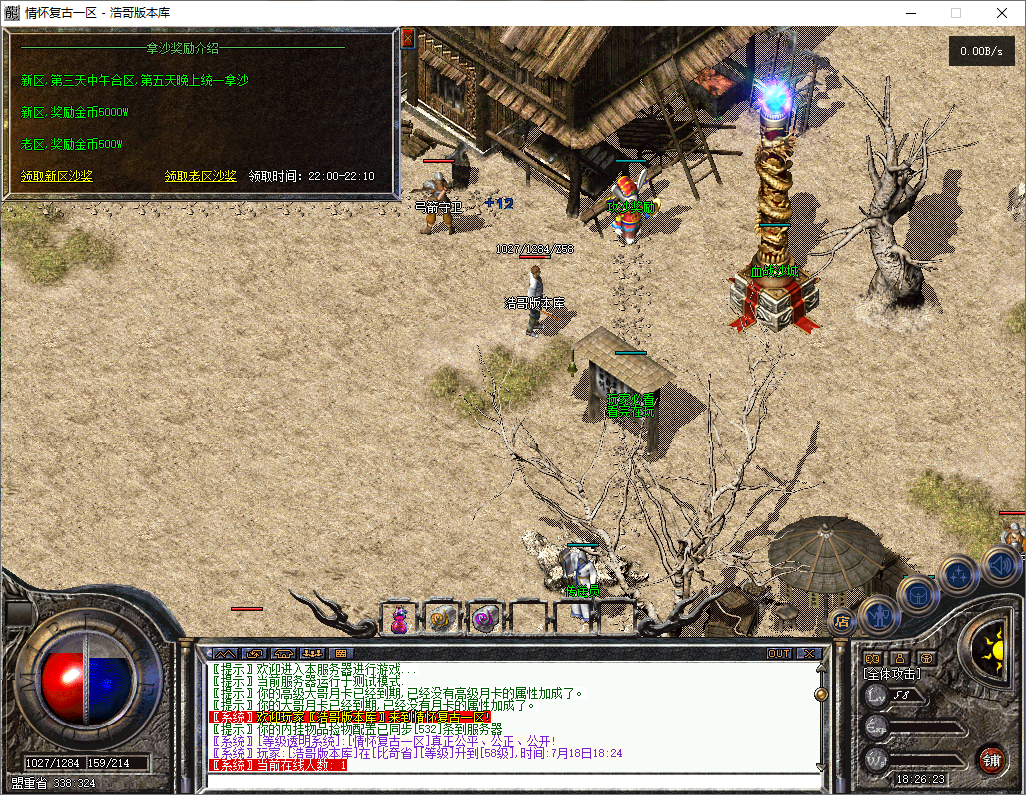Close the game window
1026x795 pixels.
[x=1001, y=13]
